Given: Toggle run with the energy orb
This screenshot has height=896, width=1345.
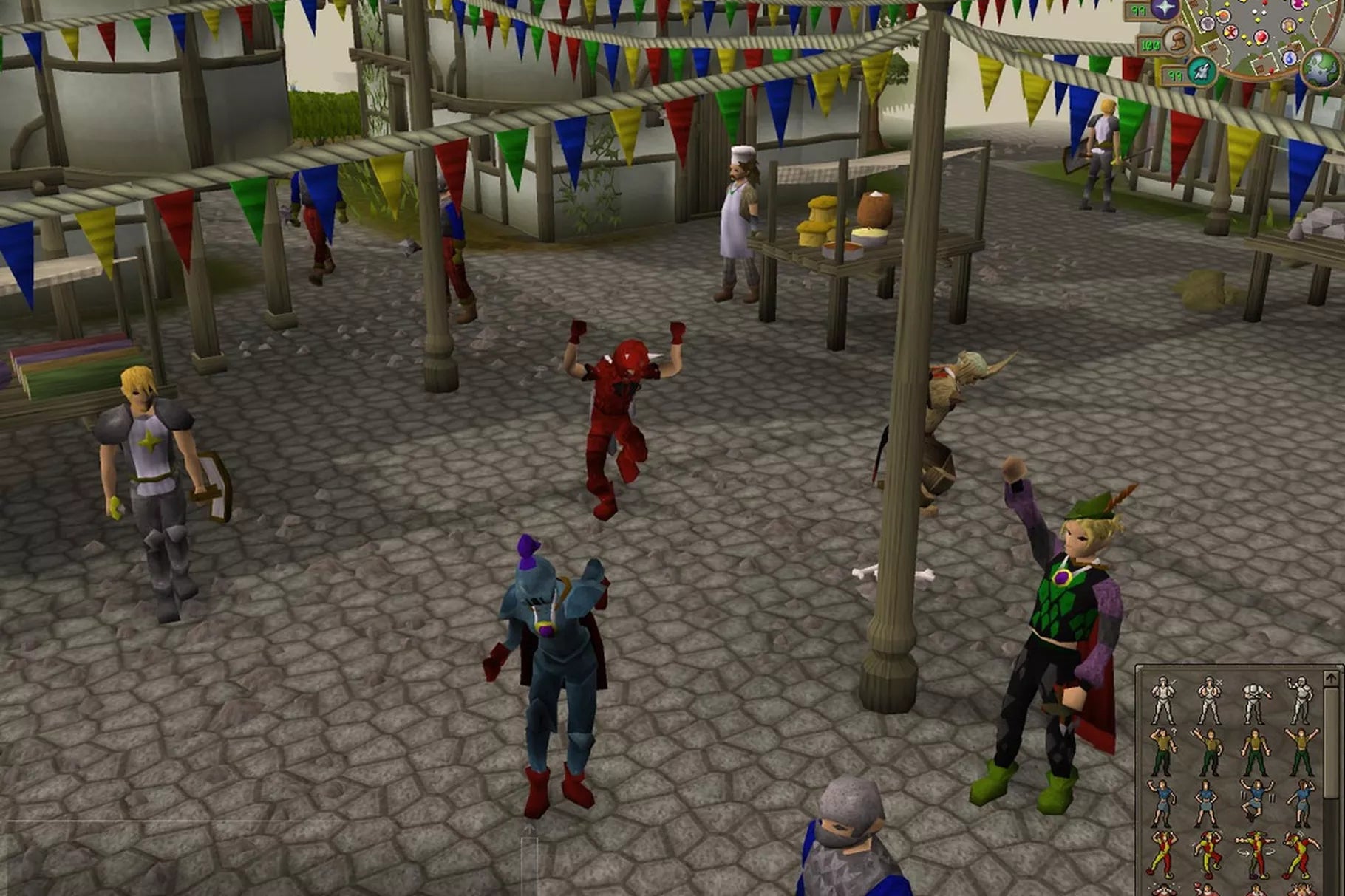Looking at the screenshot, I should tap(1178, 41).
